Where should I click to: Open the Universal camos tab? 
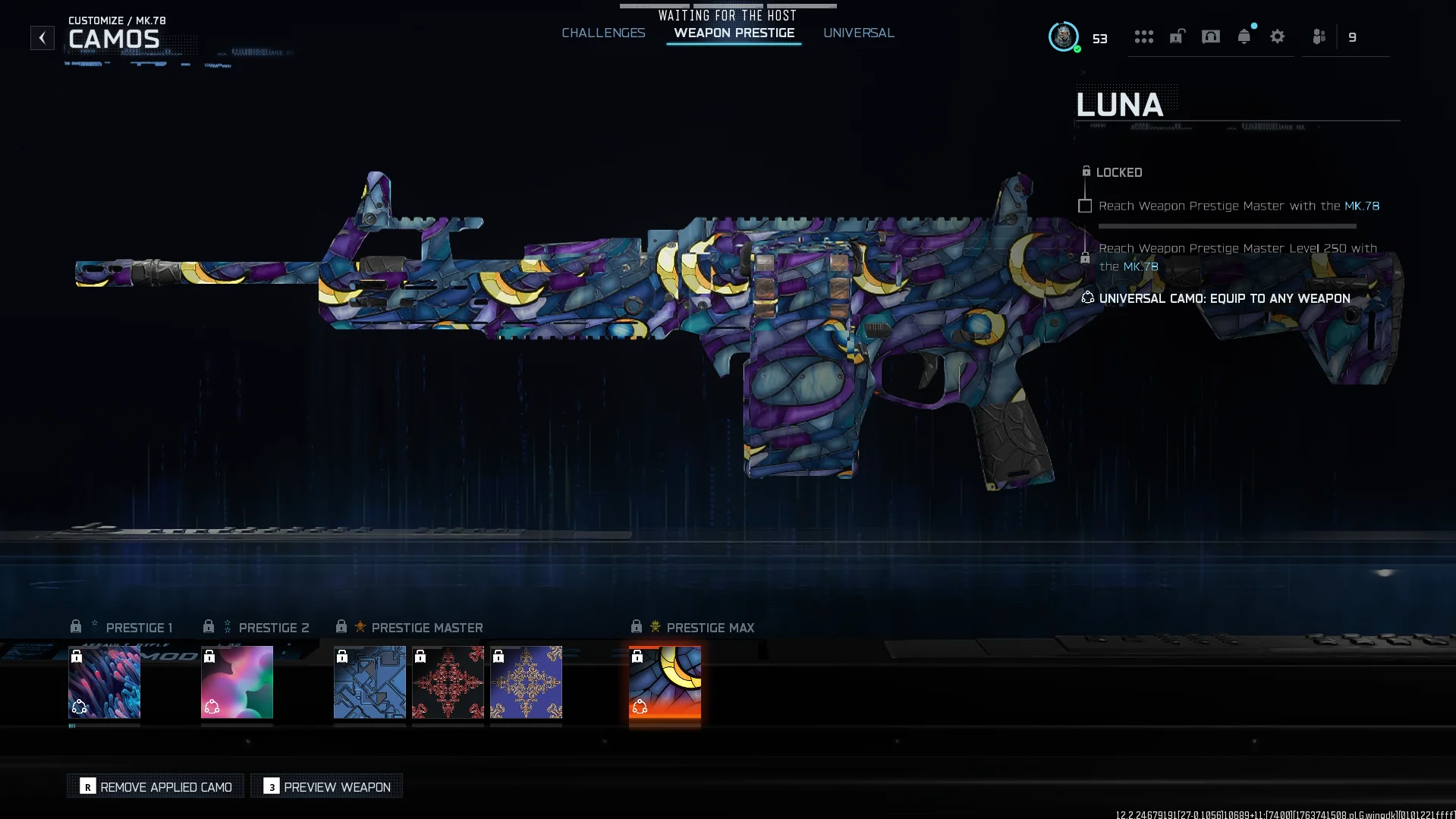[858, 33]
